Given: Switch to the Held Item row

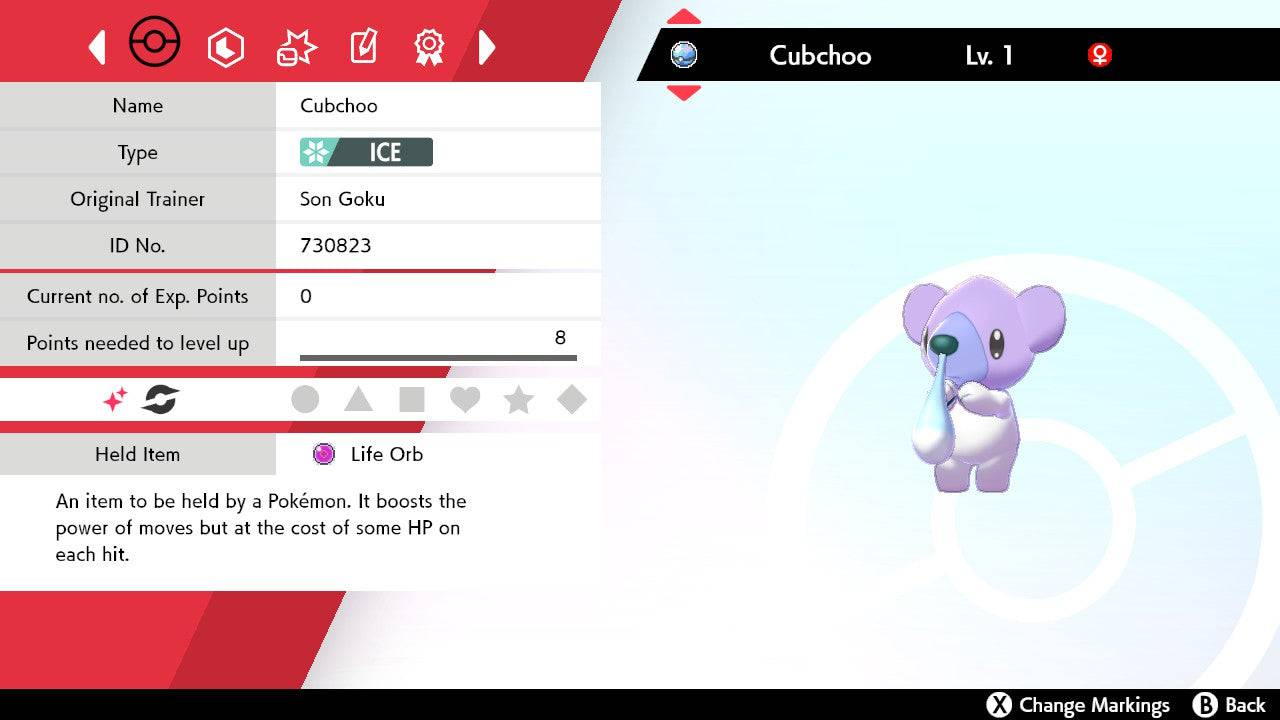Looking at the screenshot, I should (x=137, y=454).
